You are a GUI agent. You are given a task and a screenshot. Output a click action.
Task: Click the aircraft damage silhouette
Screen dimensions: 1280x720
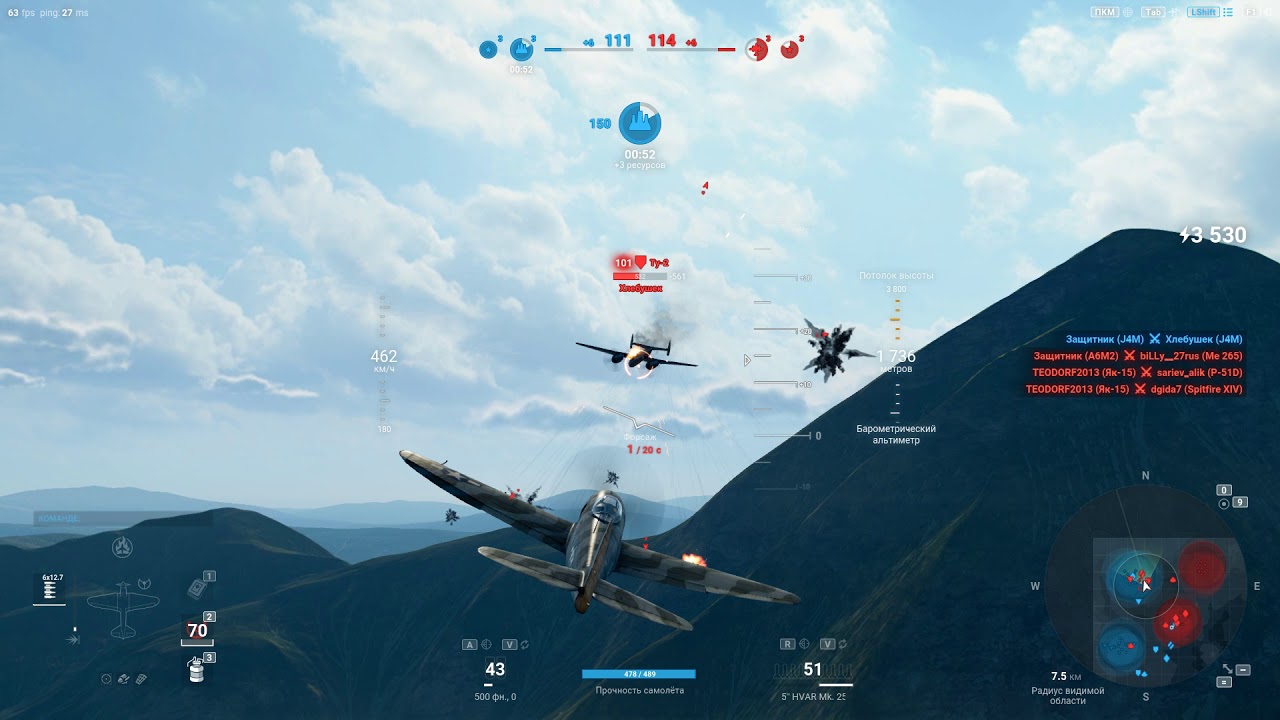122,610
